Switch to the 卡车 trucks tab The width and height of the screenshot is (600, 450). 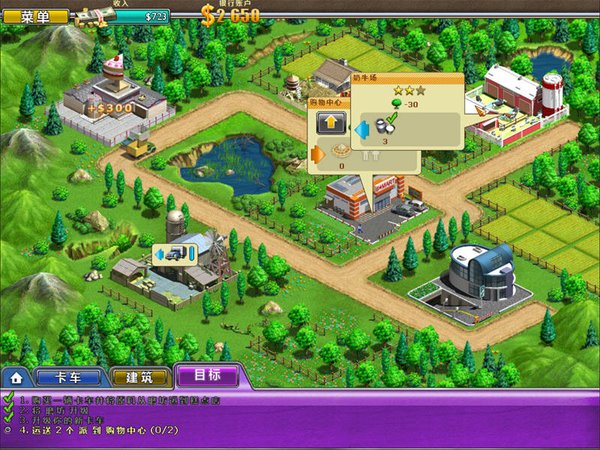tap(67, 377)
